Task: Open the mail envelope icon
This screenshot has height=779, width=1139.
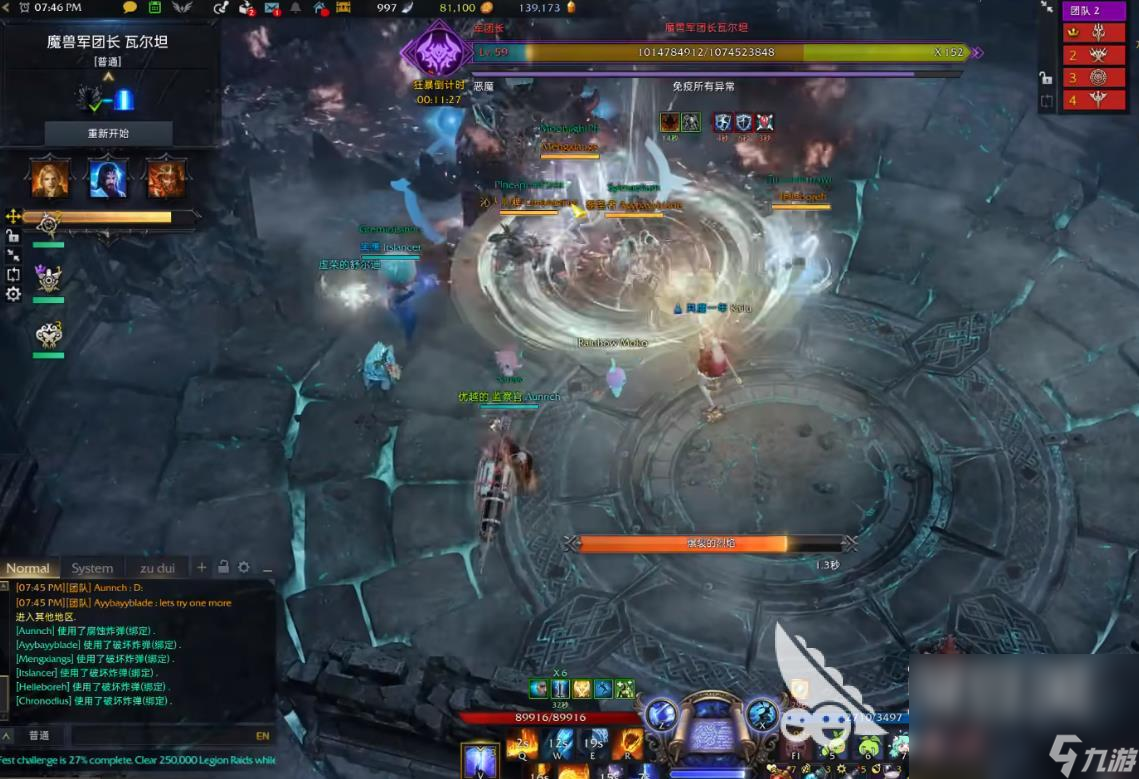Action: (x=272, y=8)
